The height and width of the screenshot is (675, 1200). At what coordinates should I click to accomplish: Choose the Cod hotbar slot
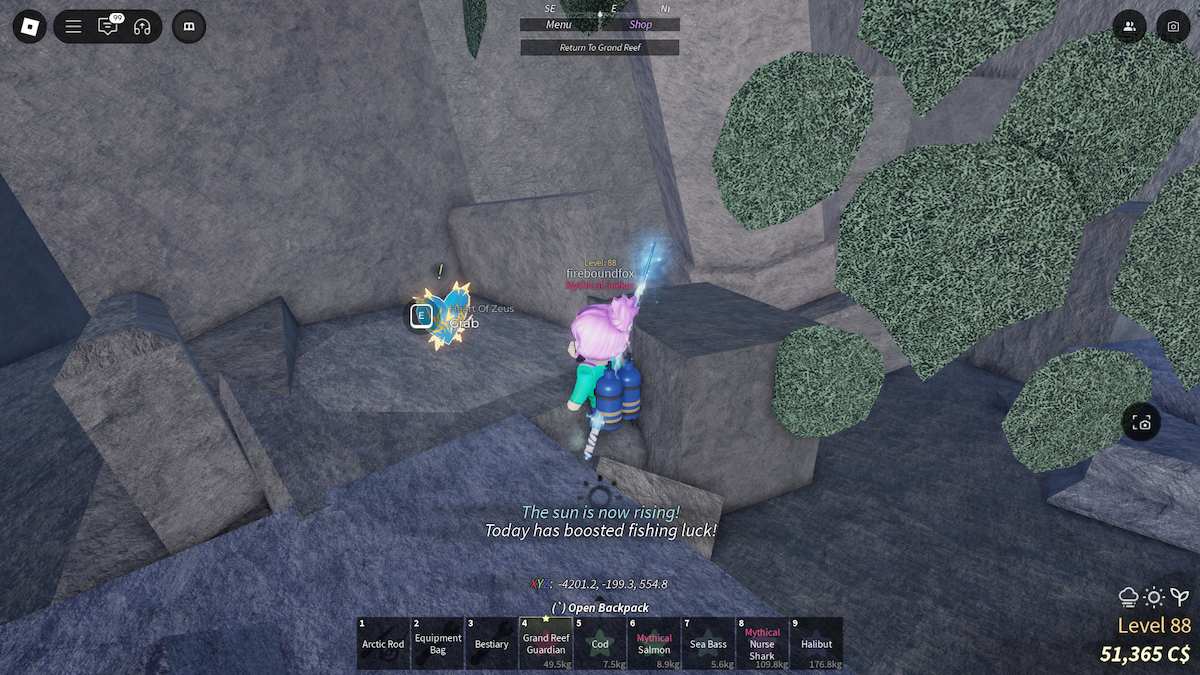tap(600, 643)
